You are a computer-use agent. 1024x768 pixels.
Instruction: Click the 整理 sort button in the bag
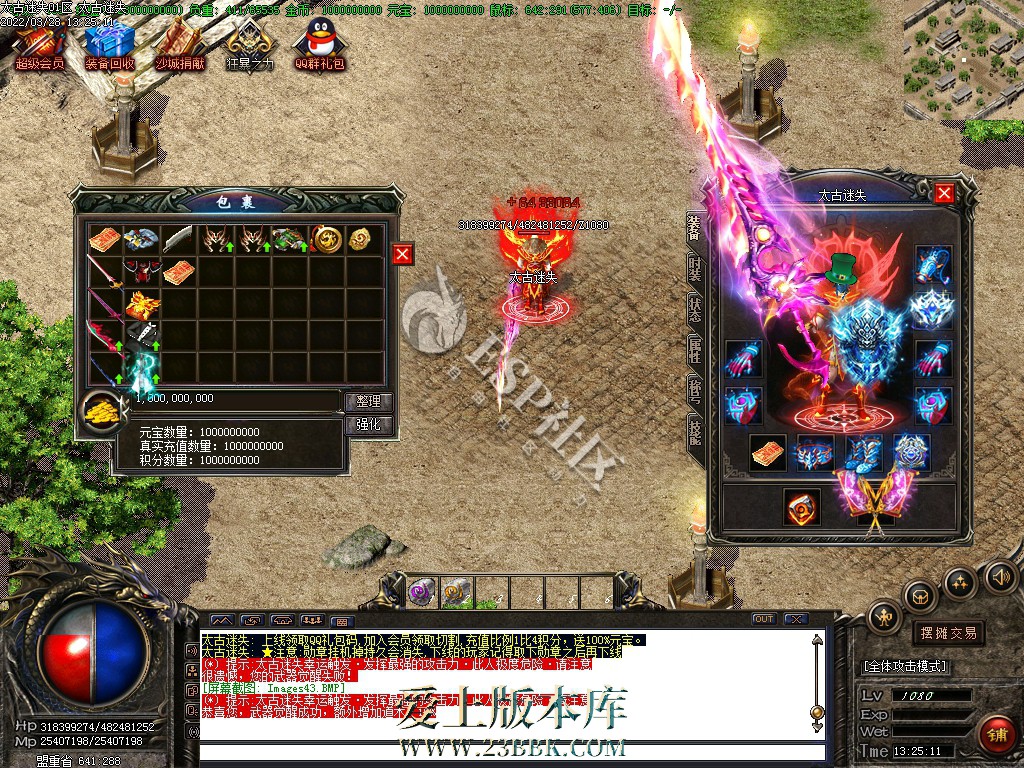coord(369,401)
